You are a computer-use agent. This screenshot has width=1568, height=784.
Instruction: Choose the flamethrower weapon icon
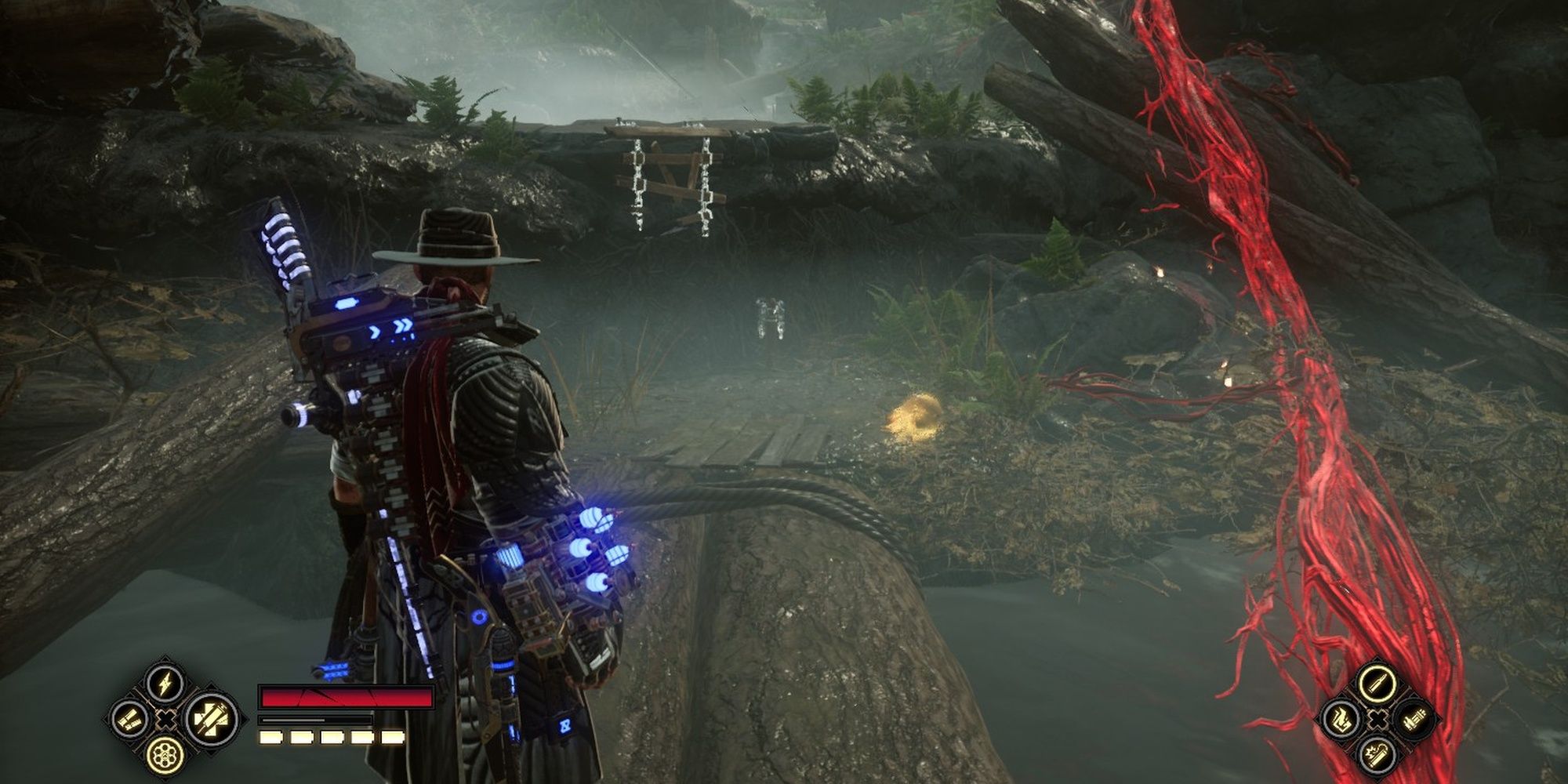coord(1341,719)
